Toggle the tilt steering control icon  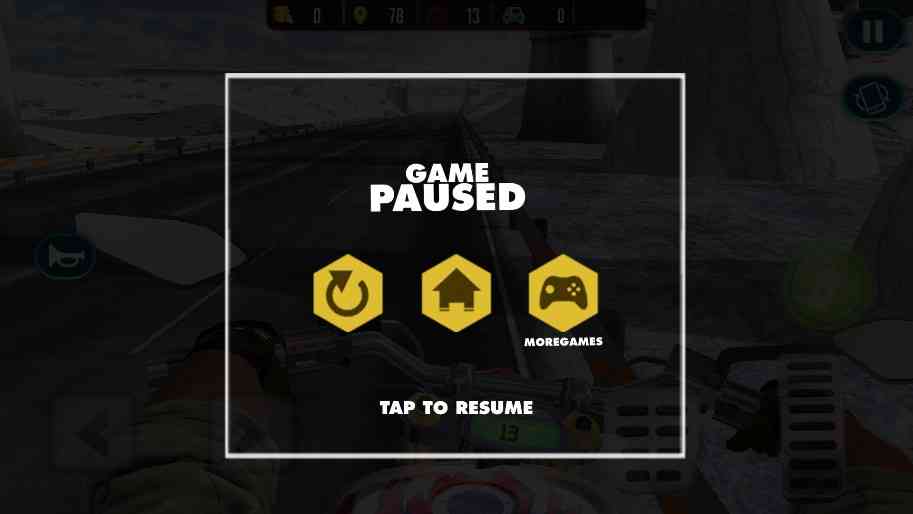[873, 98]
